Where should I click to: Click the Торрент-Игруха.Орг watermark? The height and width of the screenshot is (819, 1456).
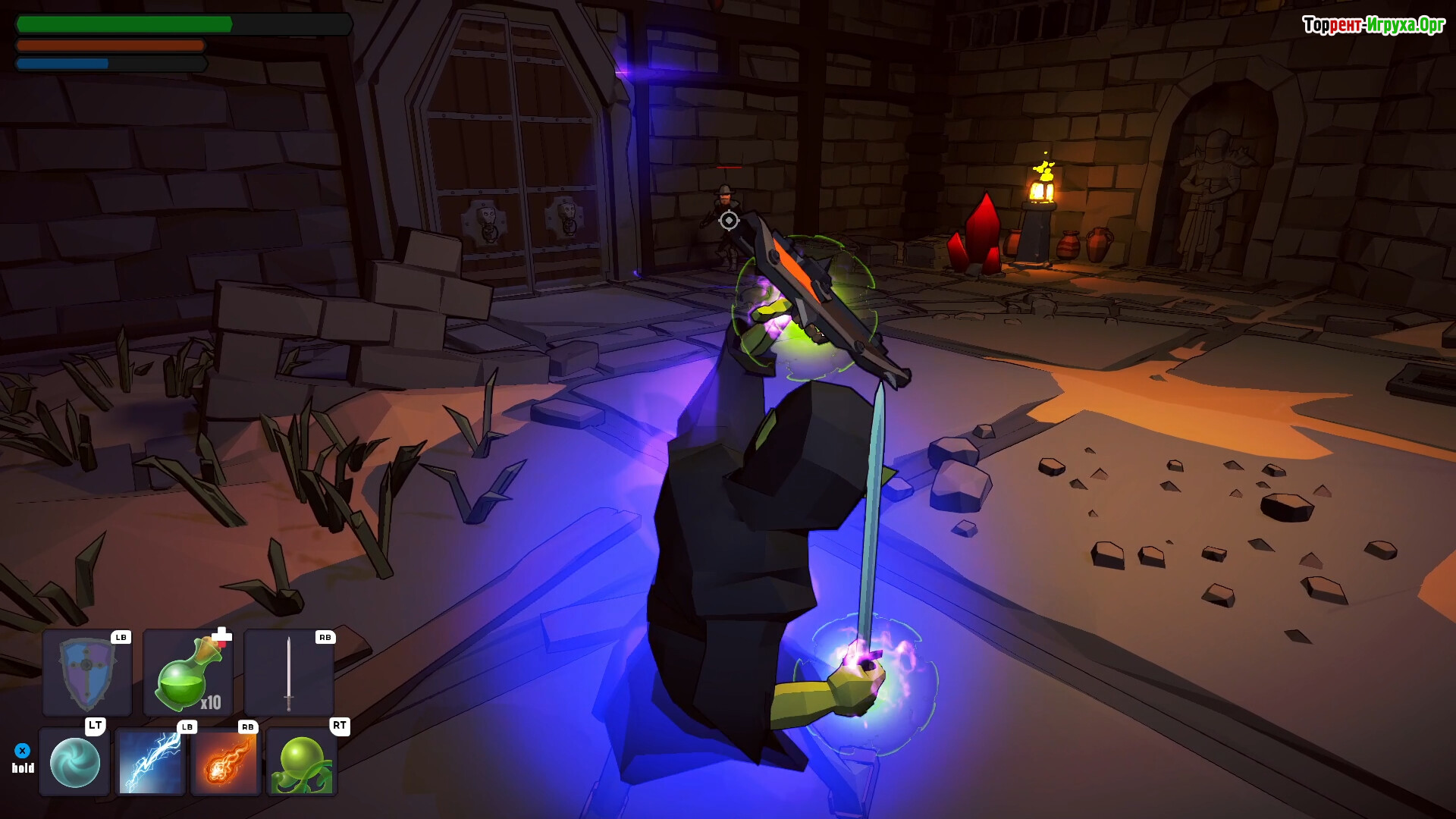tap(1373, 25)
